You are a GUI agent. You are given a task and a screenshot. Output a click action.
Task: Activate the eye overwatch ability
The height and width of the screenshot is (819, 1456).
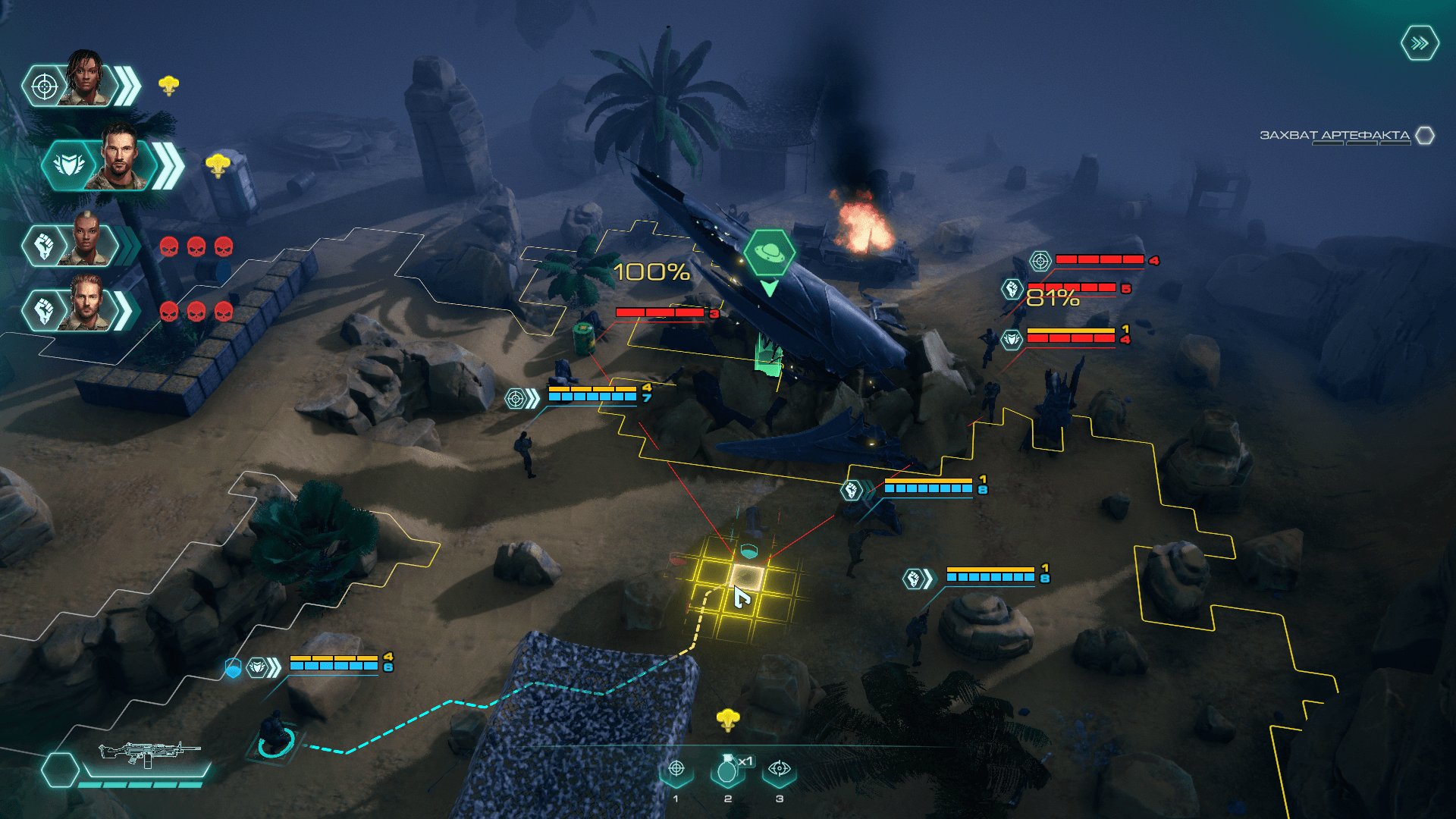point(779,770)
